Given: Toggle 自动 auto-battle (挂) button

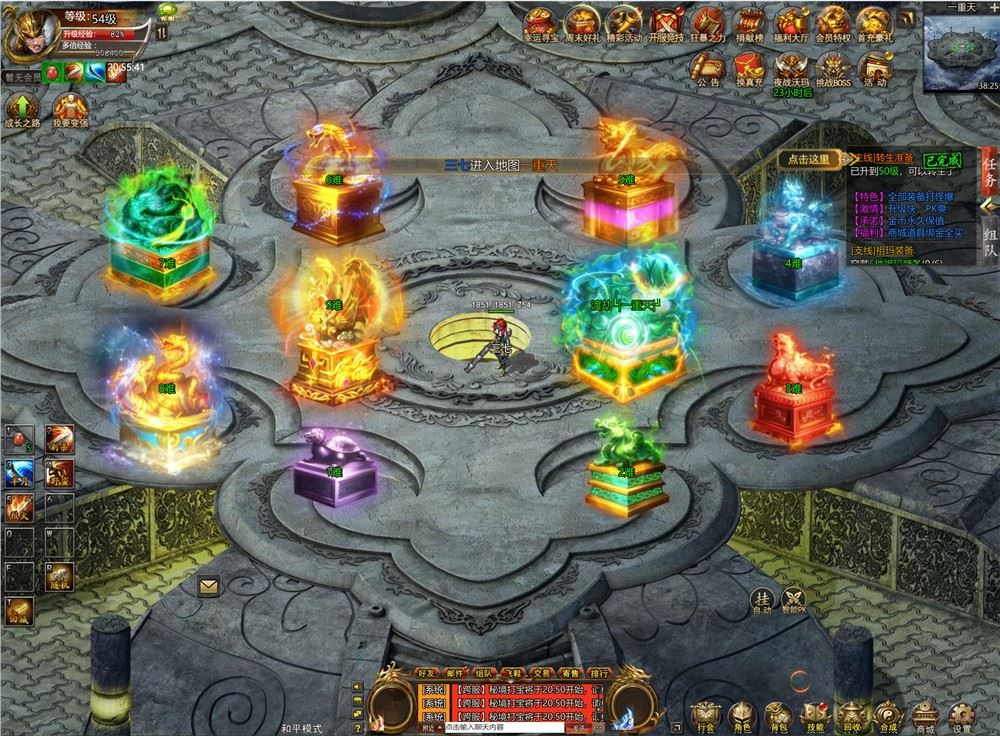Looking at the screenshot, I should coord(763,598).
